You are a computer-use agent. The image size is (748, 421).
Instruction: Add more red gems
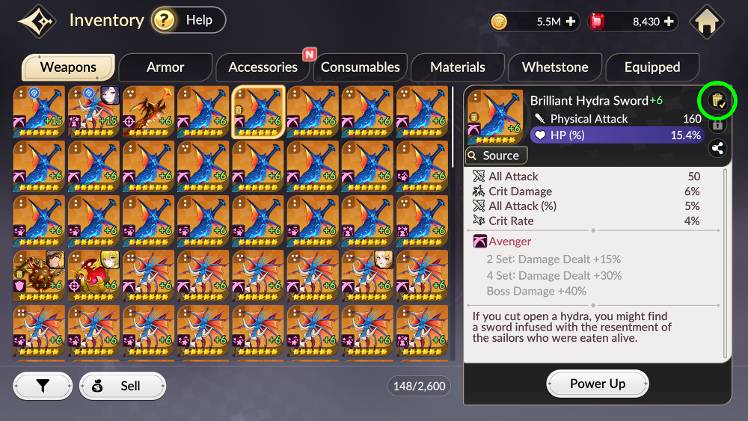(x=669, y=20)
